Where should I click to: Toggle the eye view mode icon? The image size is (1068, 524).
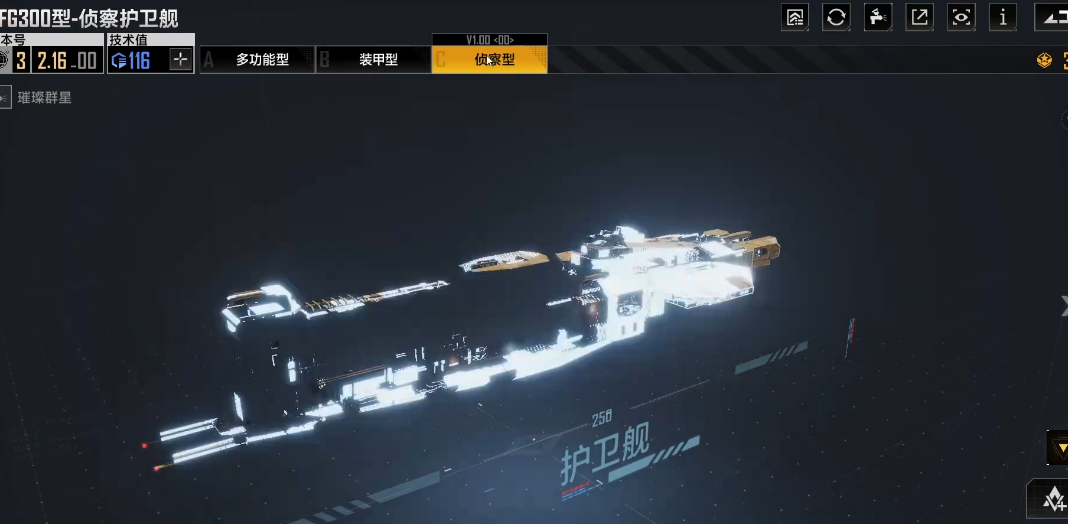[961, 17]
